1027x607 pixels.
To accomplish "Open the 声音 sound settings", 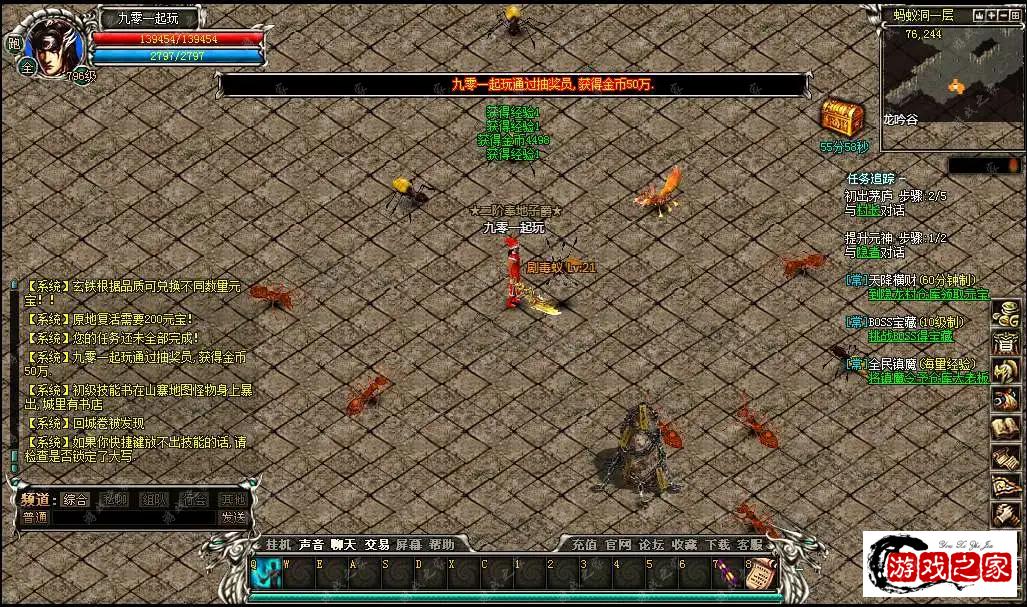I will (x=311, y=545).
